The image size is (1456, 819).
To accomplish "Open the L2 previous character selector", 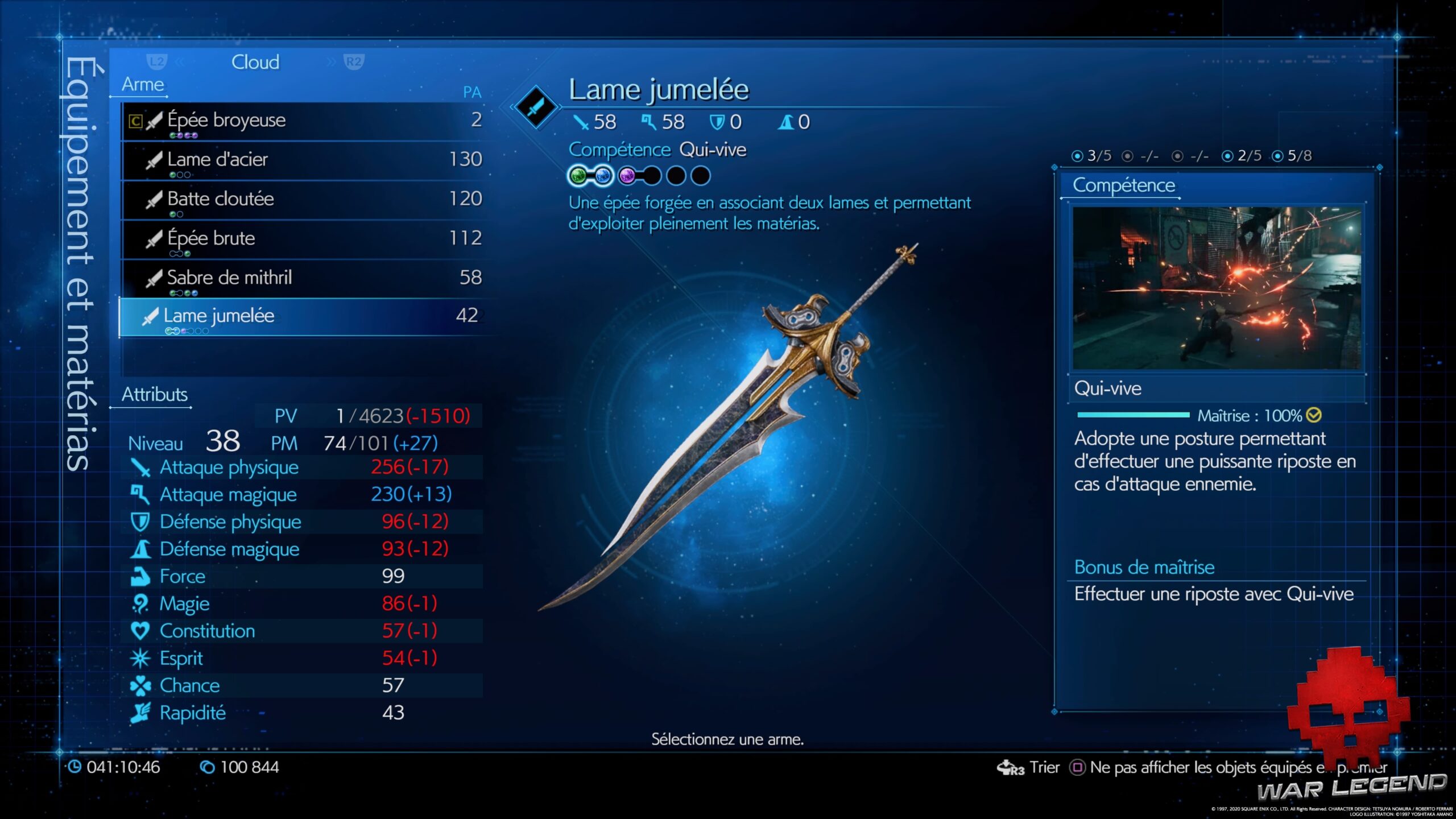I will coord(155,62).
